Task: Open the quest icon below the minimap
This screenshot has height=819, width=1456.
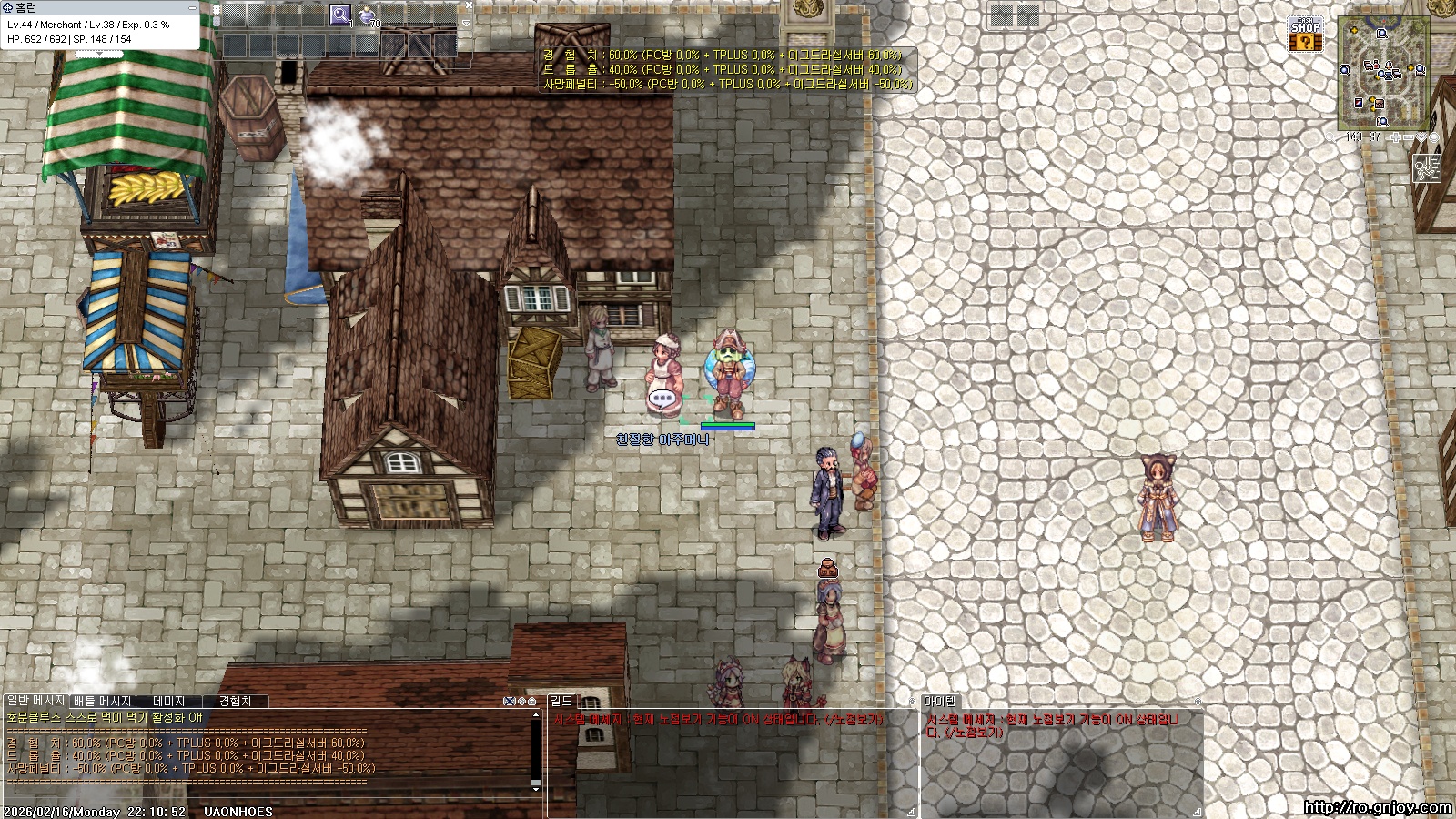Action: pos(1426,168)
